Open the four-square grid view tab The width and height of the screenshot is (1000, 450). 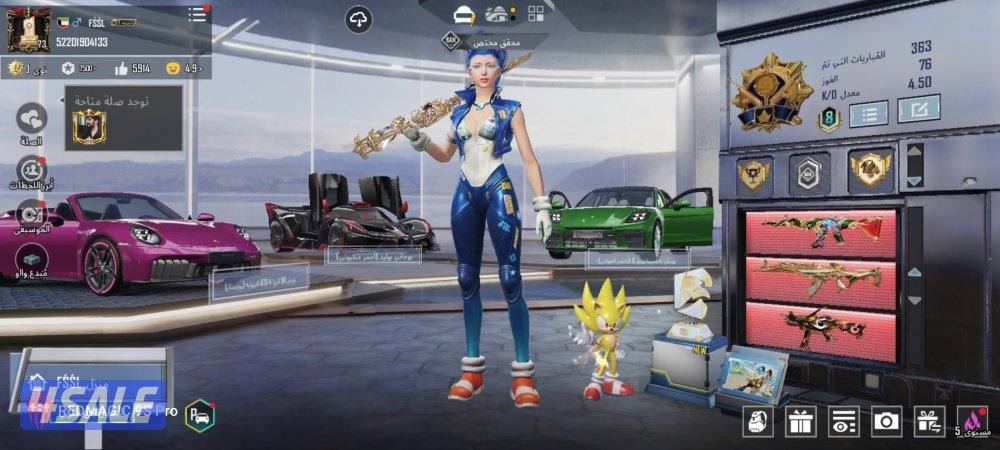(x=536, y=14)
